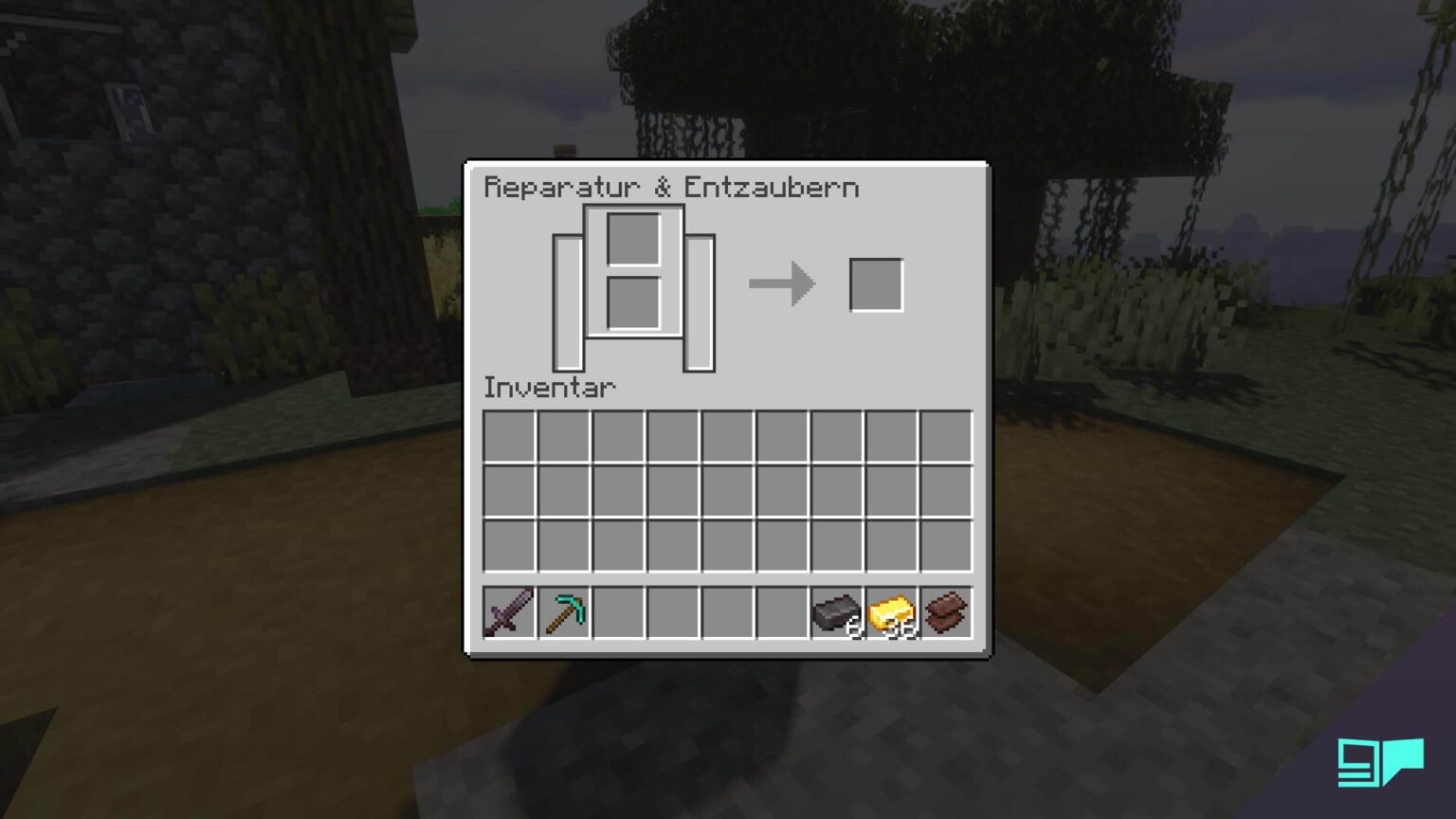Select the leather item in the hotbar
The height and width of the screenshot is (819, 1456).
(x=945, y=612)
